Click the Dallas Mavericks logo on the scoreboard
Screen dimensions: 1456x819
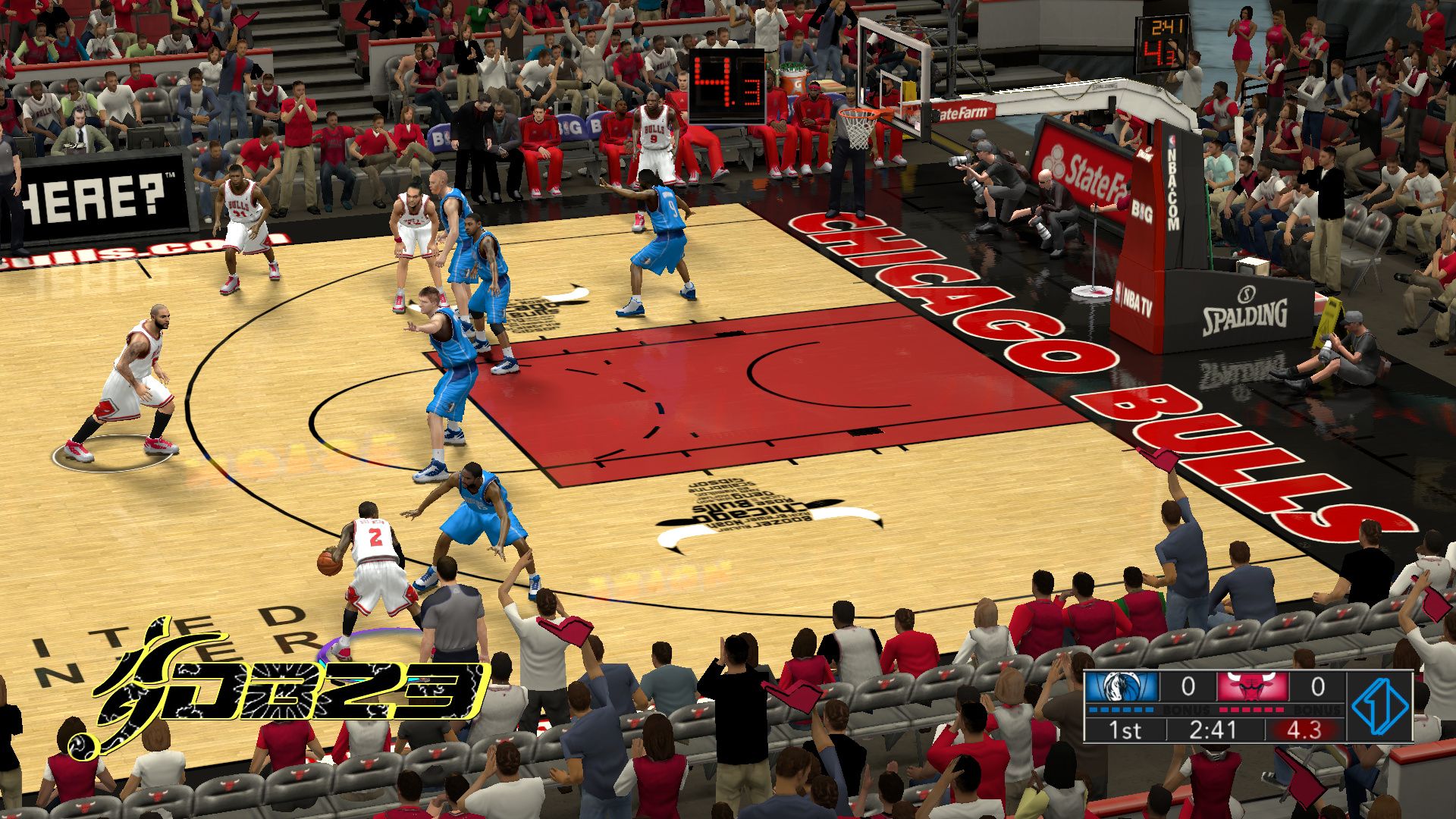point(1122,687)
